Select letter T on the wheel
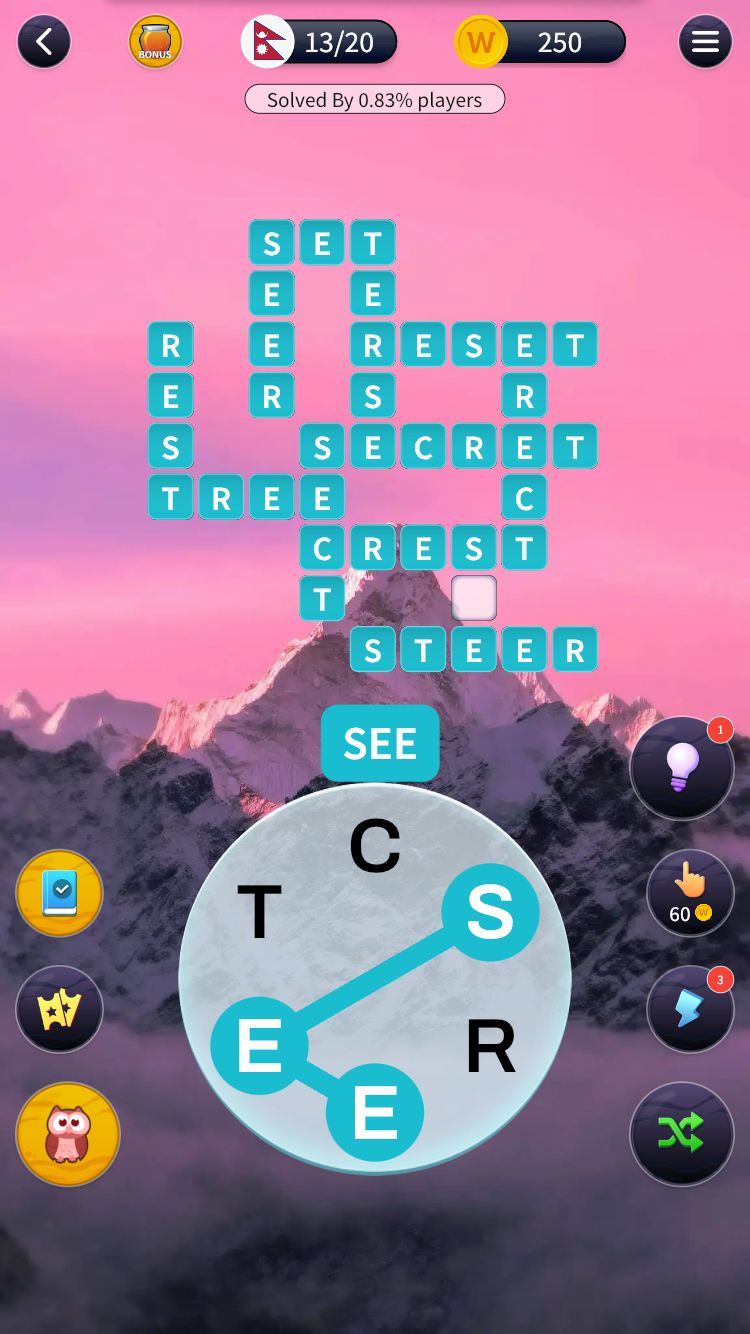750x1334 pixels. click(259, 912)
